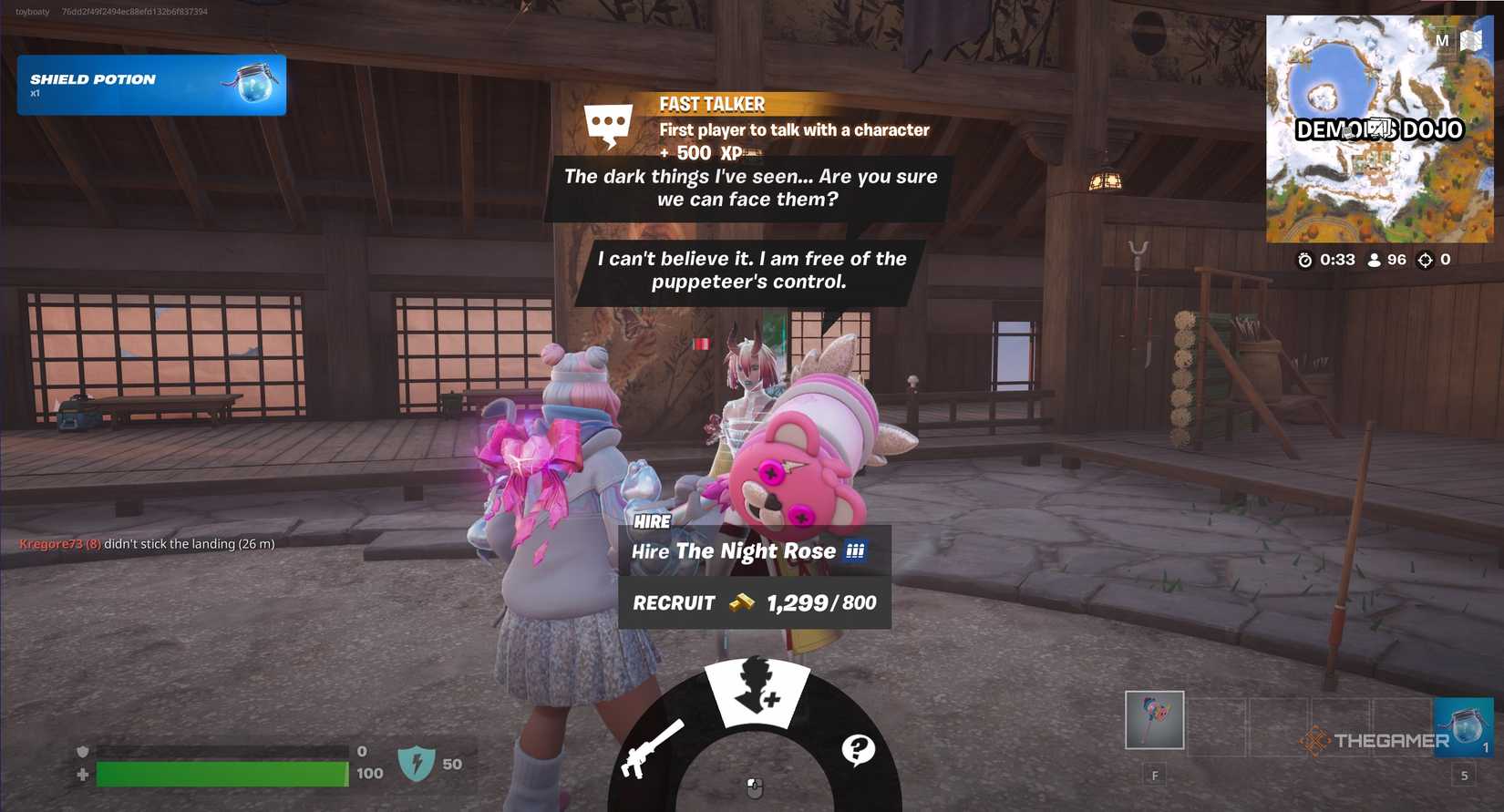Click the mouse icon at the wheel's center
1504x812 pixels.
click(754, 788)
